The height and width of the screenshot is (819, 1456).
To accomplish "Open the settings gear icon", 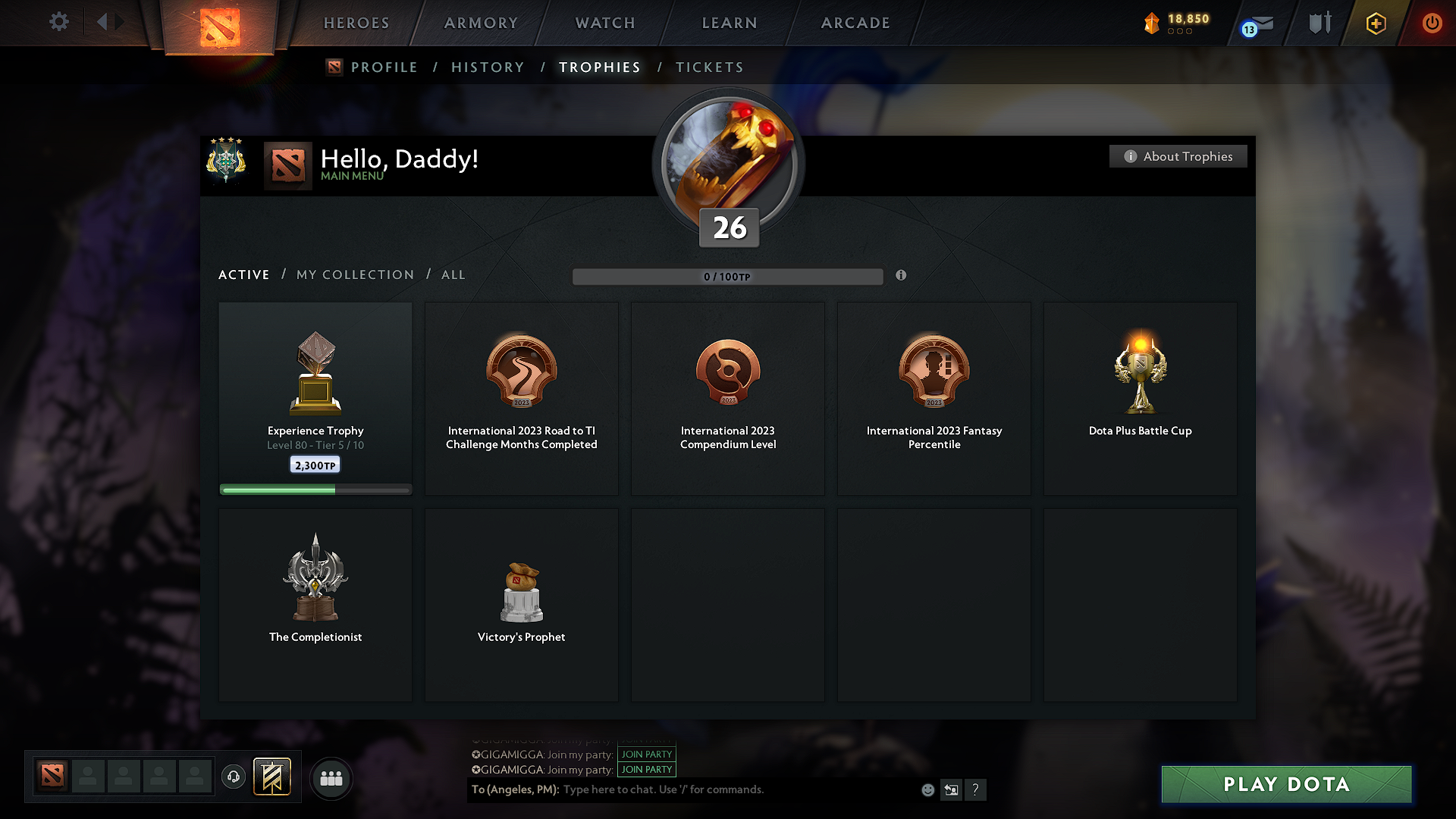I will coord(58,22).
